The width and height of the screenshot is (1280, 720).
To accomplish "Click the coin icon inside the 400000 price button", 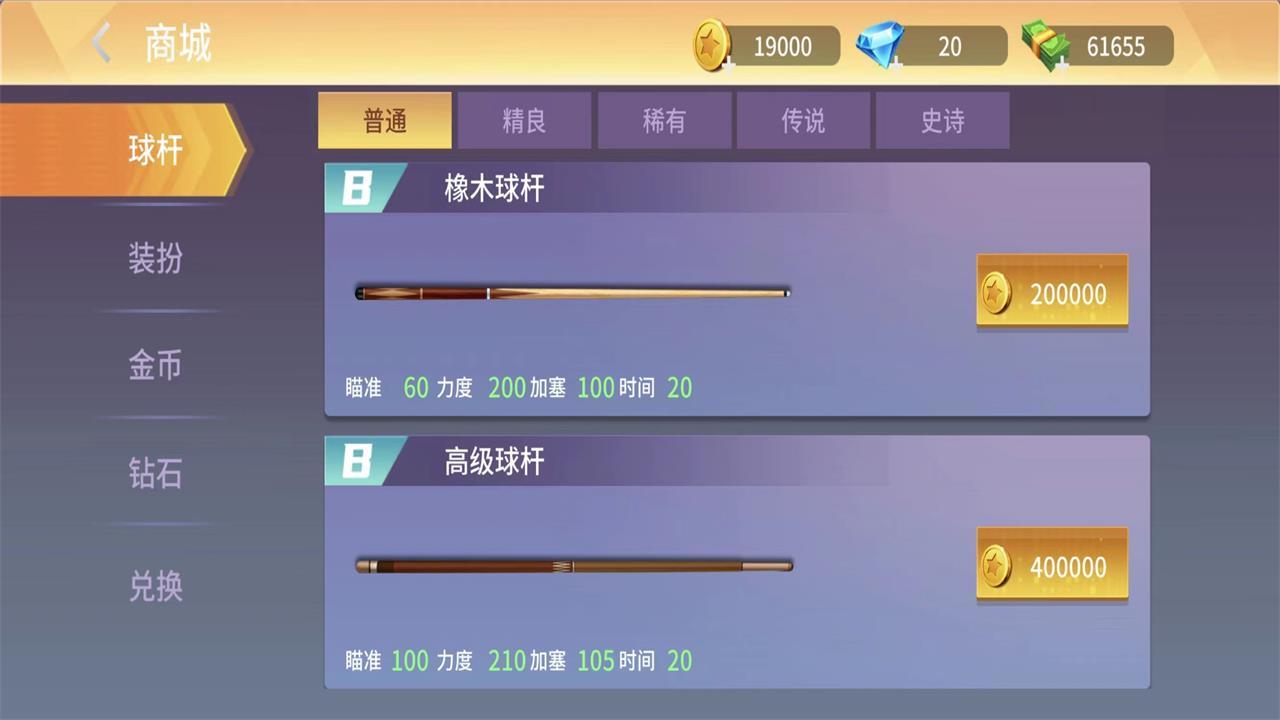I will click(x=998, y=566).
